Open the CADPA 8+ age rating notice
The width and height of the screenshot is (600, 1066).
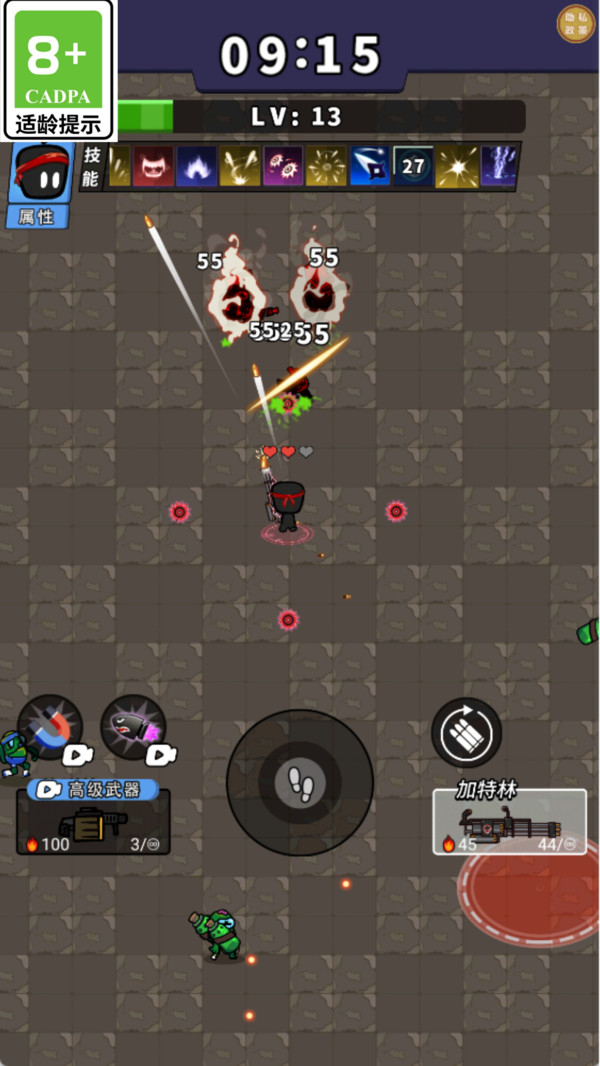point(59,70)
